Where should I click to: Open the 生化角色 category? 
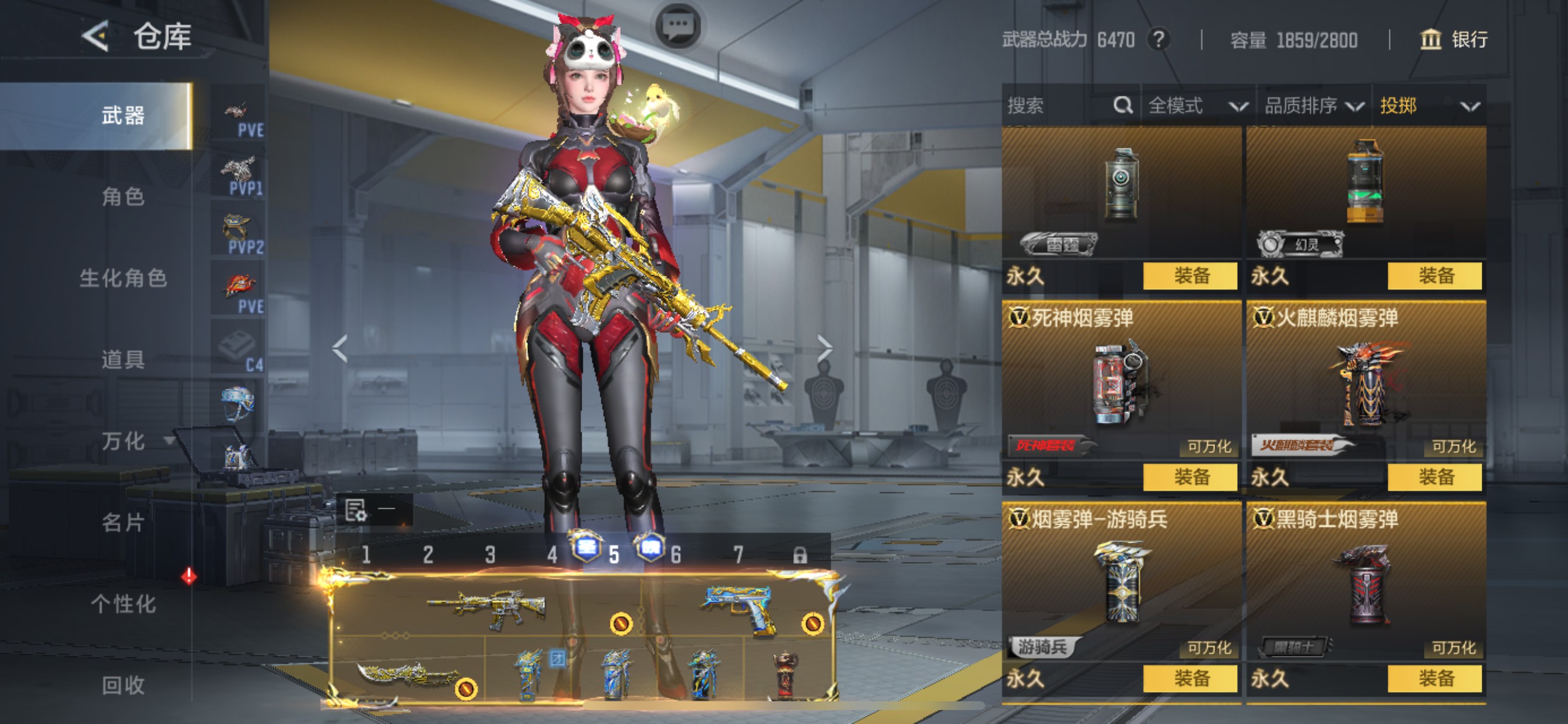tap(123, 278)
